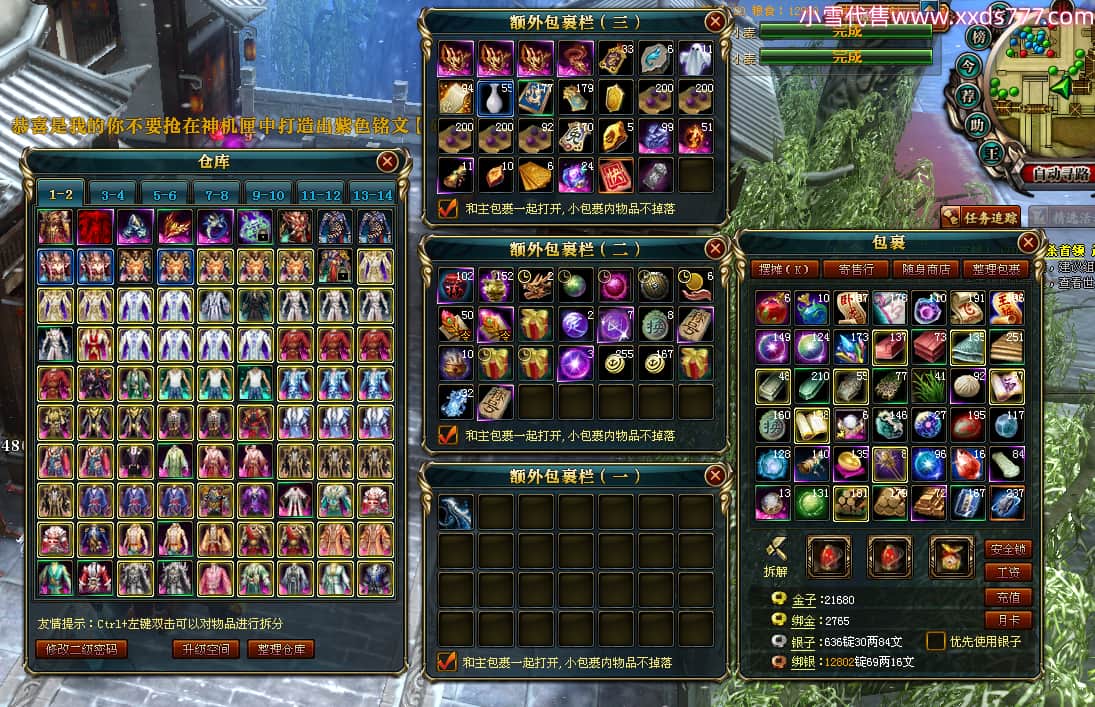Sort the warehouse with 整理仓库
This screenshot has height=707, width=1095.
pyautogui.click(x=281, y=649)
